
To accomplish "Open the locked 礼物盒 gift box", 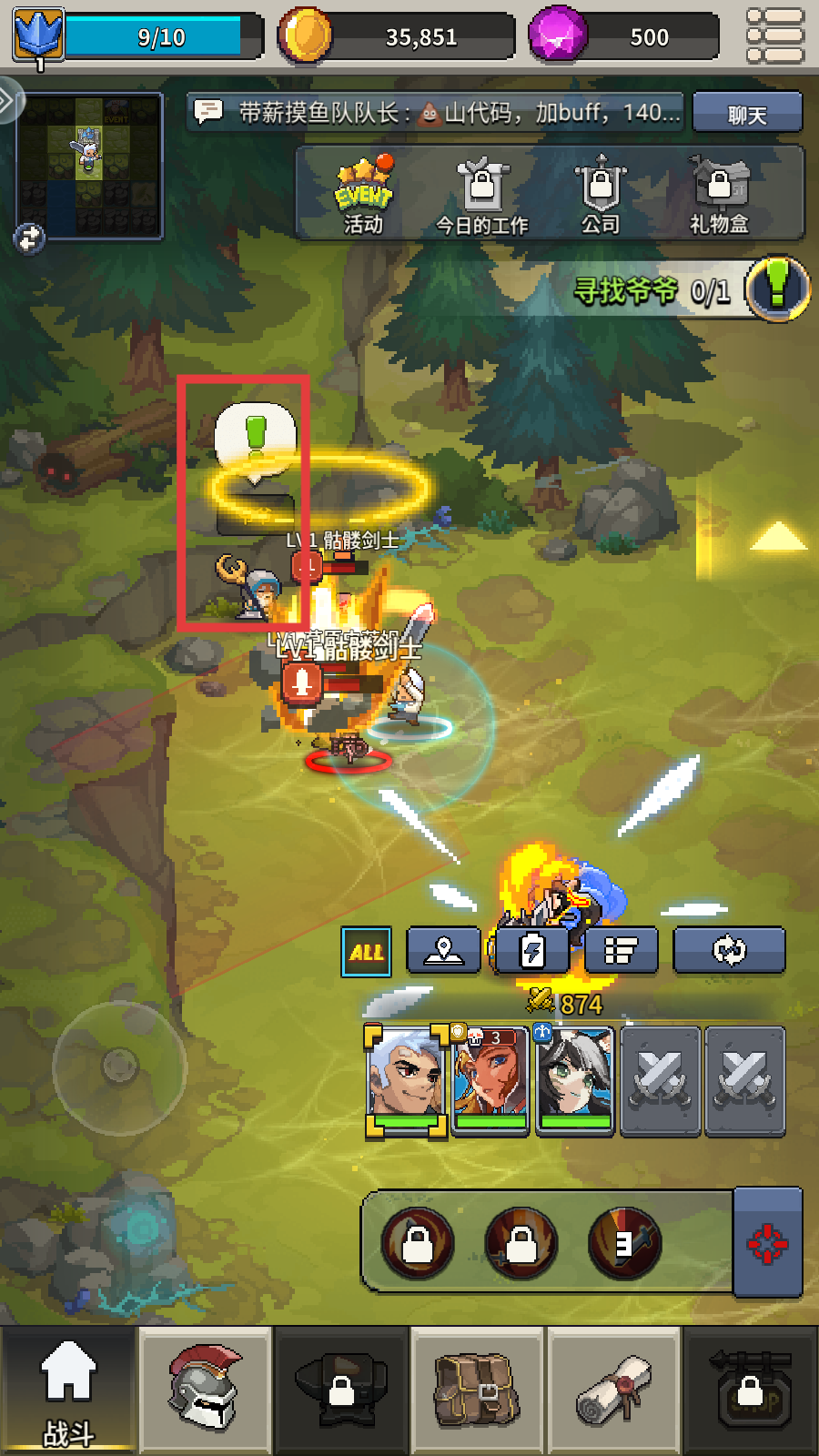I will coord(719,196).
